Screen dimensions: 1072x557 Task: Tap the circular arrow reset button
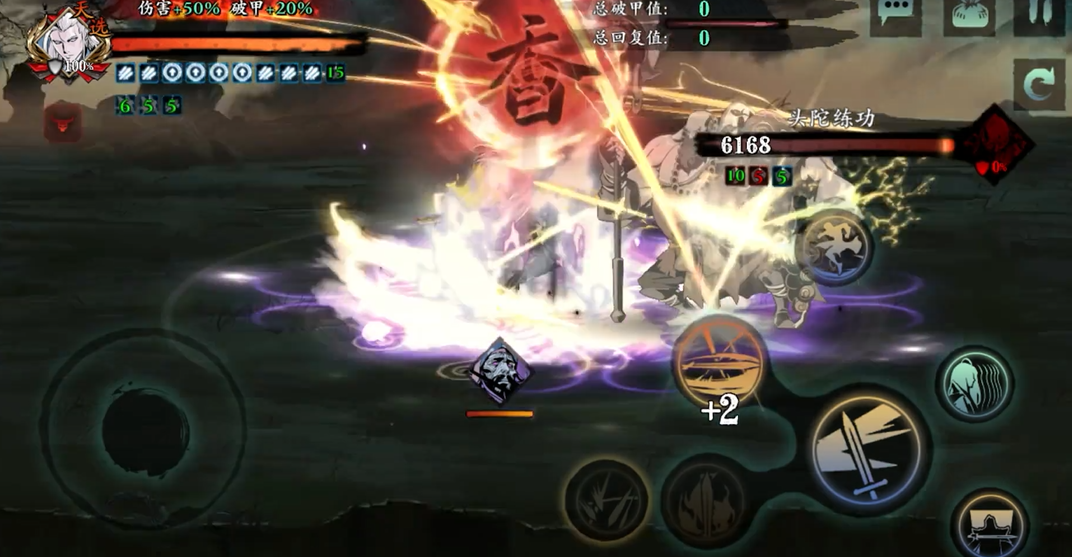1038,85
